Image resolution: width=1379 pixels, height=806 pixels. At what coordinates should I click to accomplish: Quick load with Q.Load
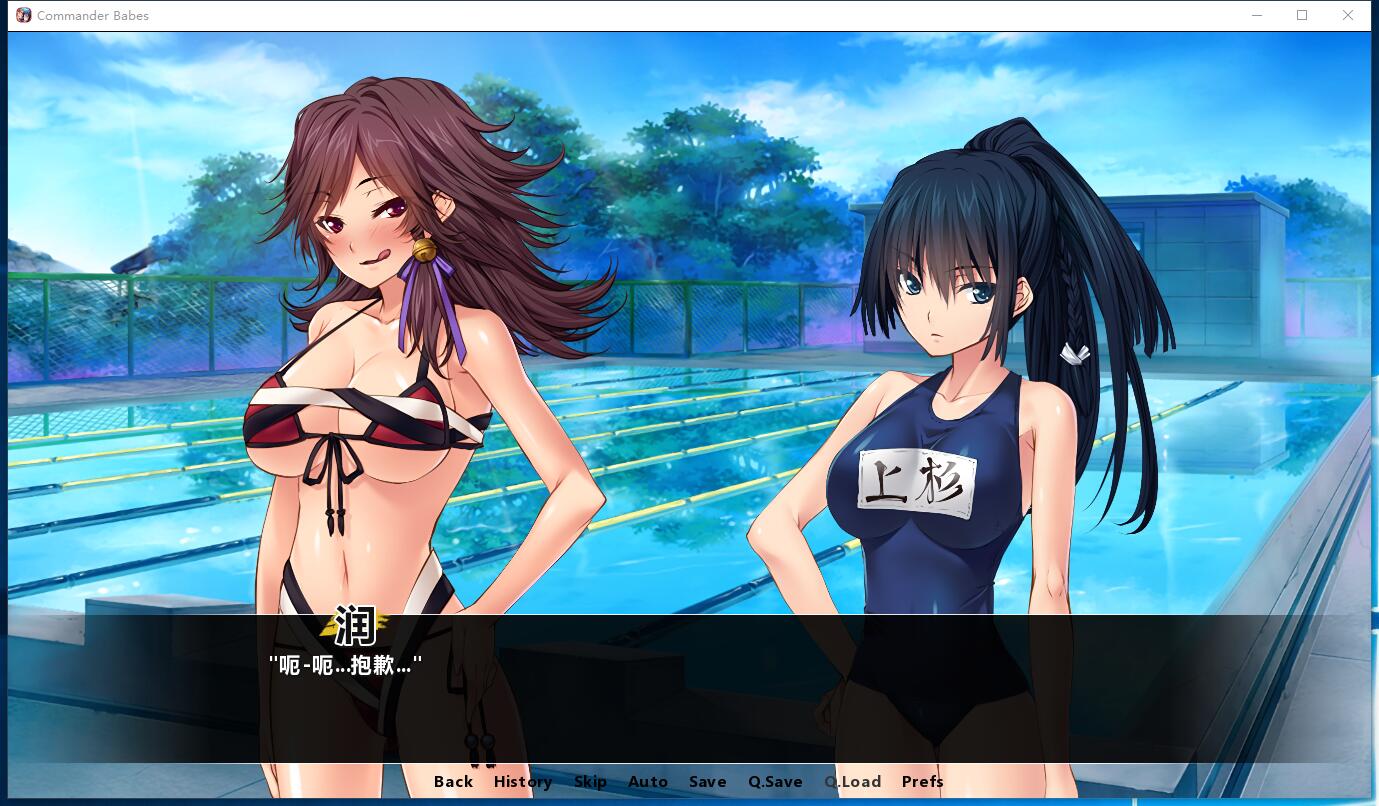click(x=852, y=782)
